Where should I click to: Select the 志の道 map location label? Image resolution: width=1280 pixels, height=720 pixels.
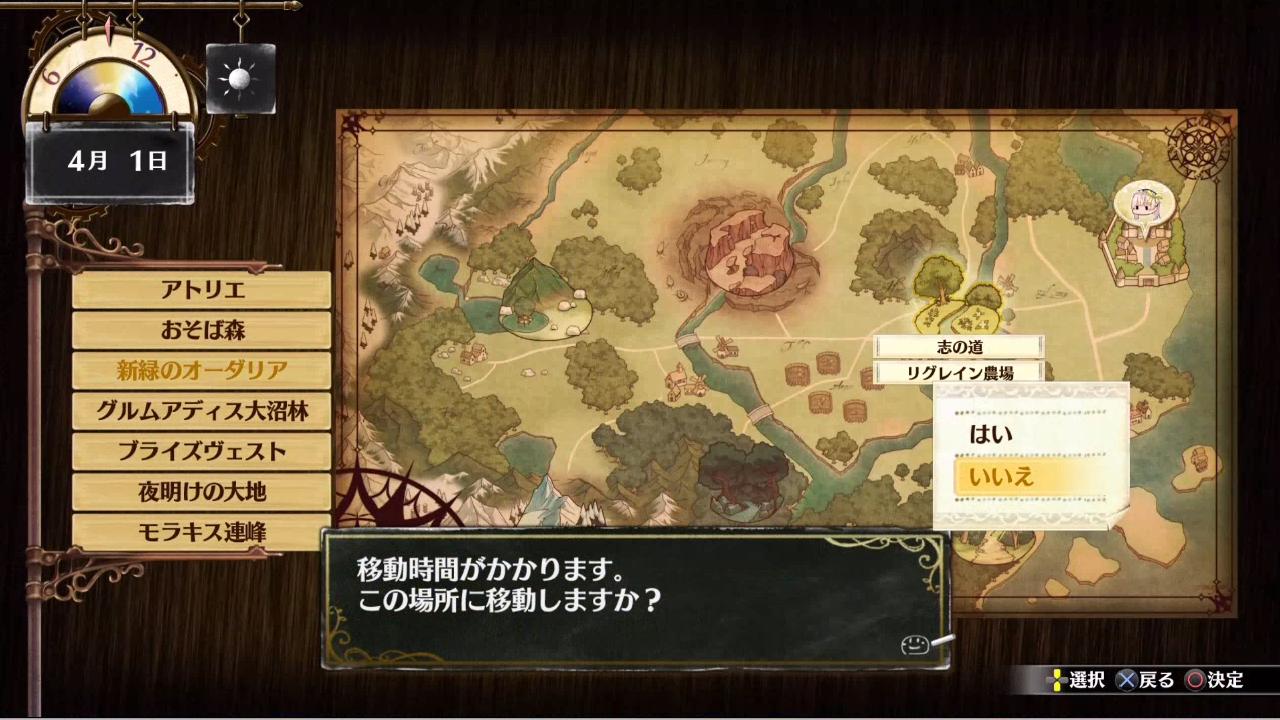(x=959, y=347)
